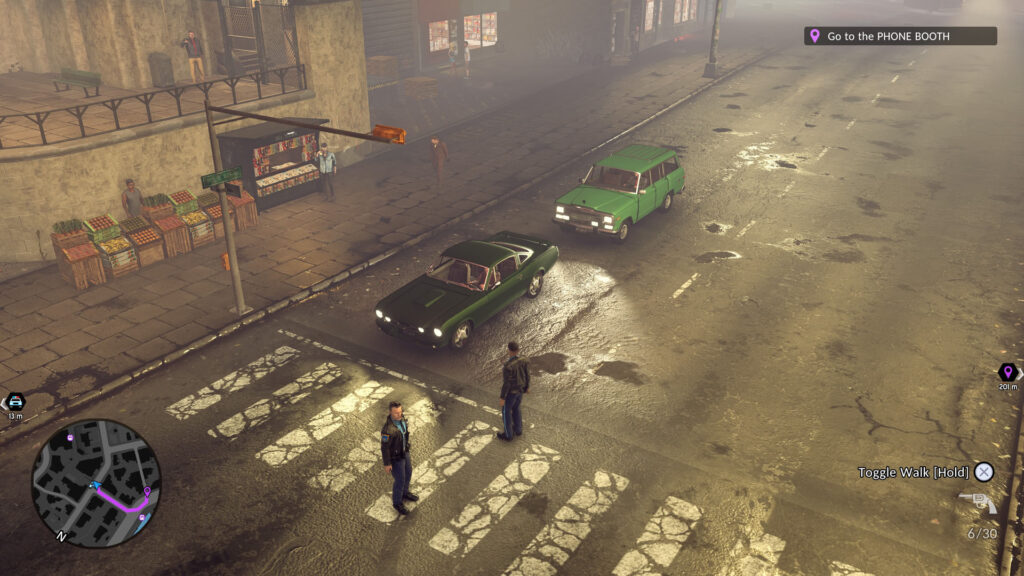The width and height of the screenshot is (1024, 576).
Task: Click the purple destination pin on the minimap
Action: (x=147, y=493)
